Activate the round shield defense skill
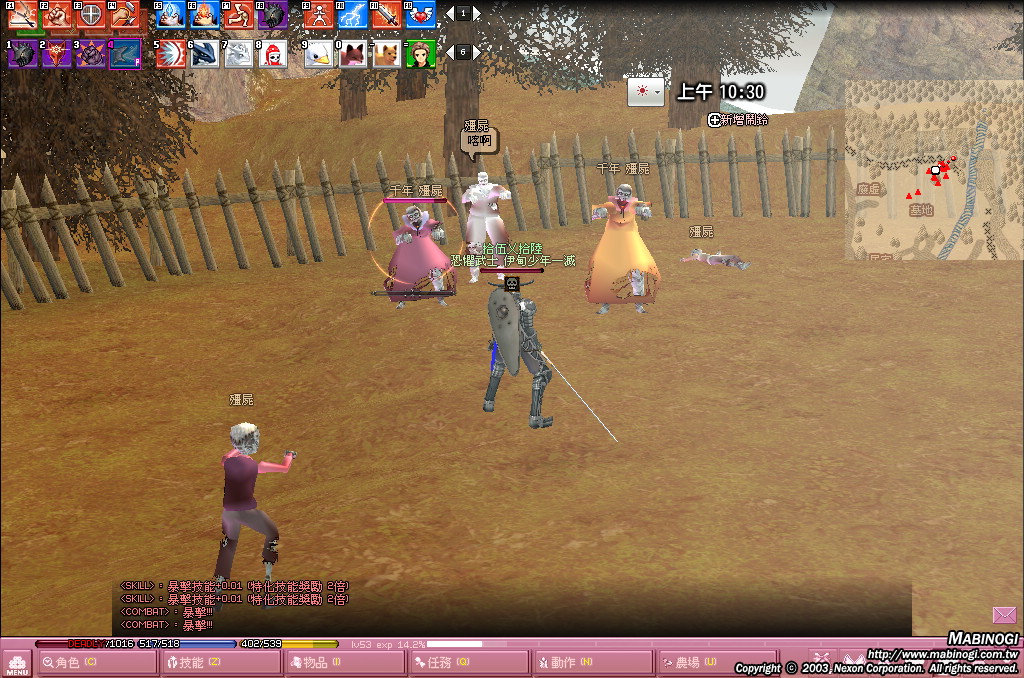This screenshot has width=1024, height=678. 91,15
